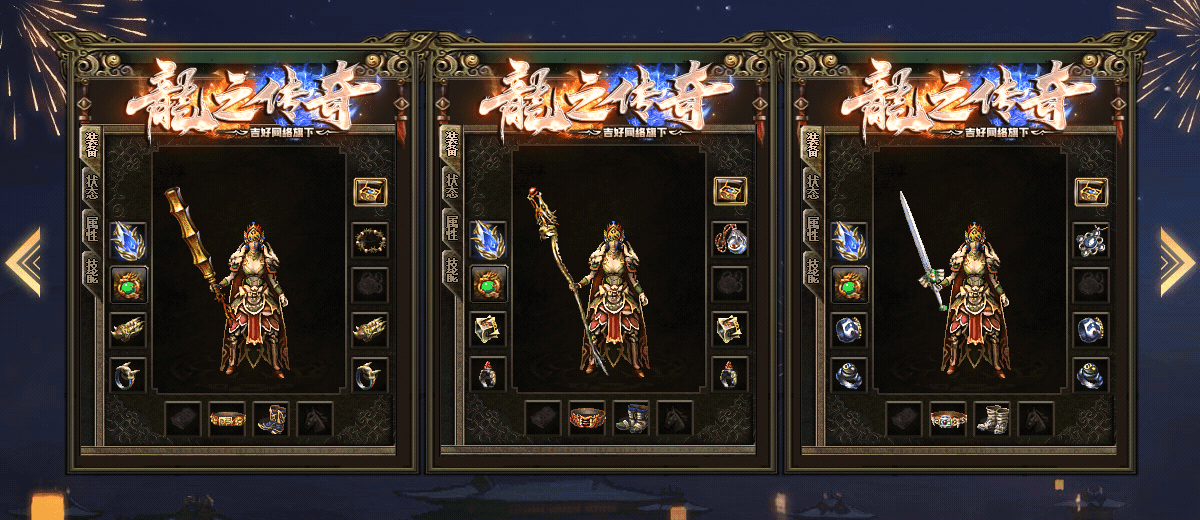1200x520 pixels.
Task: Select the jeweled belt in the silver sword panel
Action: pyautogui.click(x=947, y=418)
